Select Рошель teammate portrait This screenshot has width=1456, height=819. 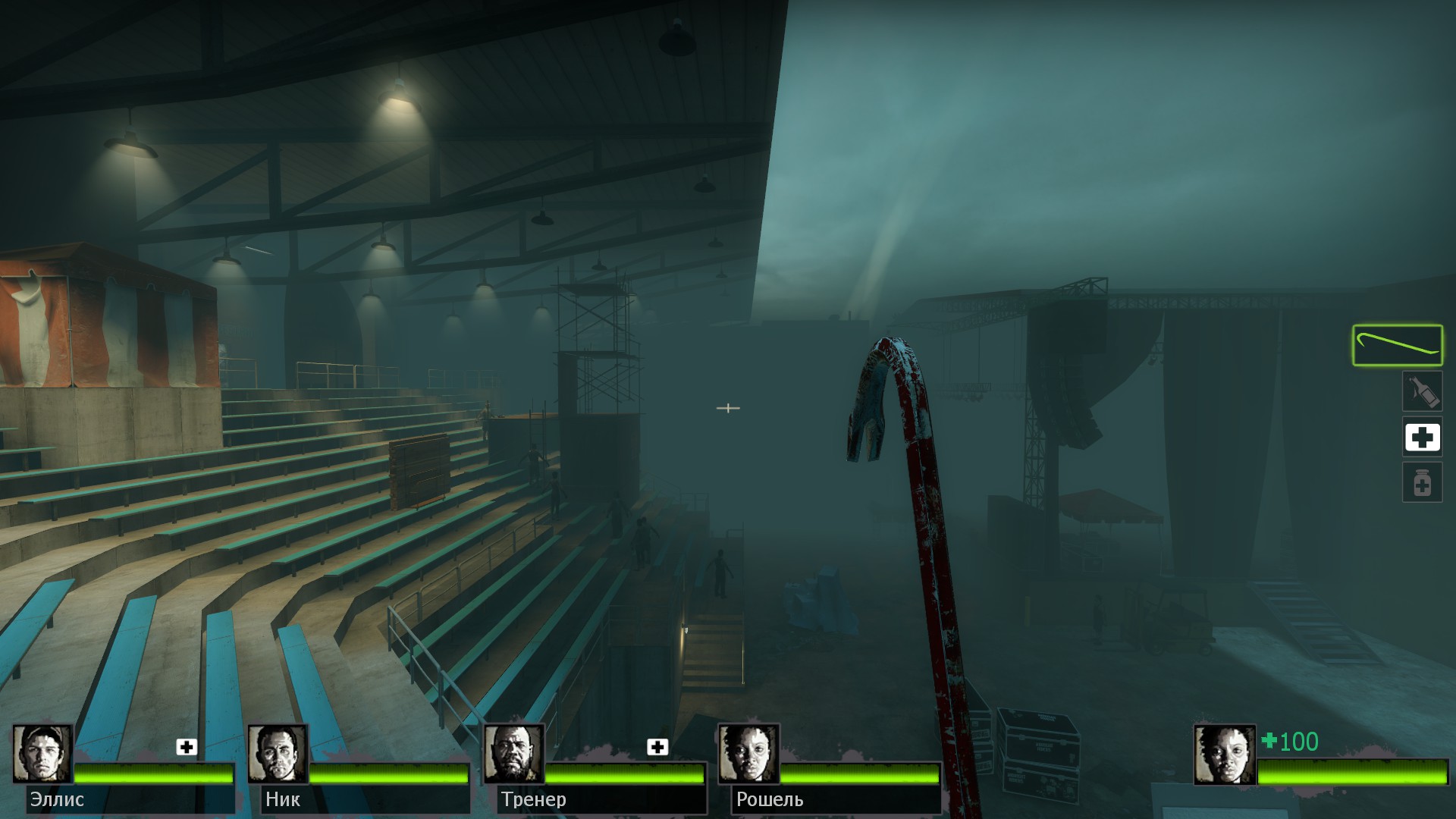pyautogui.click(x=748, y=754)
